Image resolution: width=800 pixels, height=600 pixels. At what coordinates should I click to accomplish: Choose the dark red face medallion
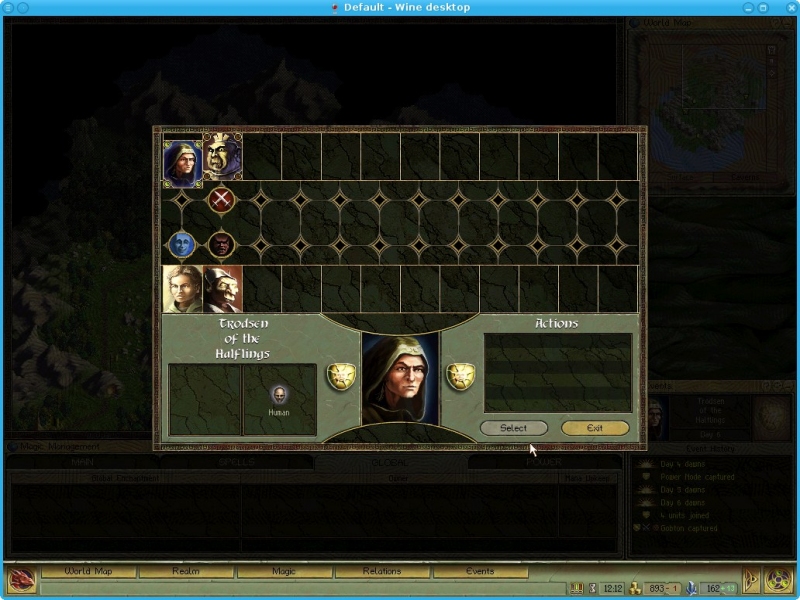click(x=222, y=243)
